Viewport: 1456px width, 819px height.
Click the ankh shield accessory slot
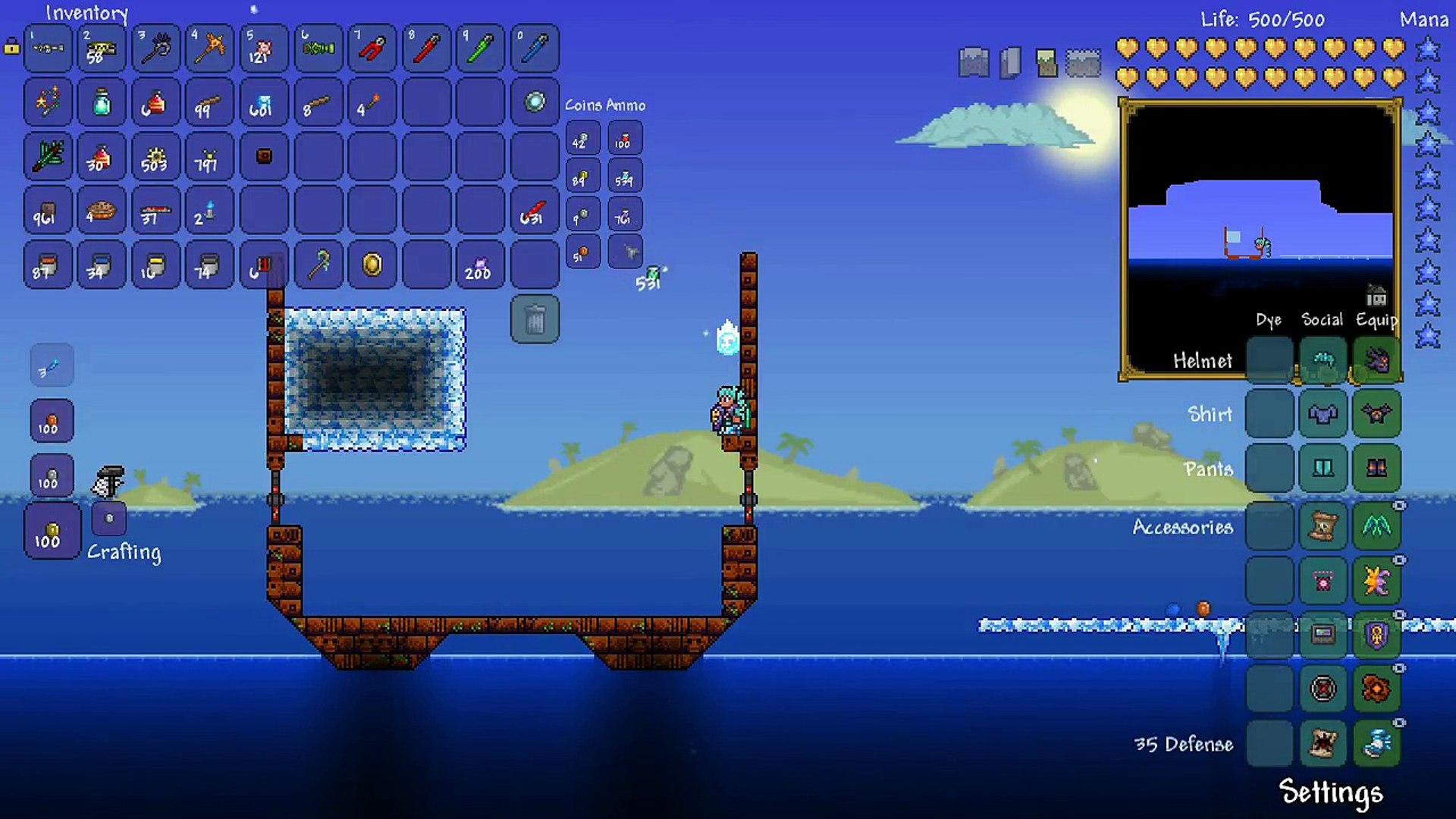click(1376, 635)
